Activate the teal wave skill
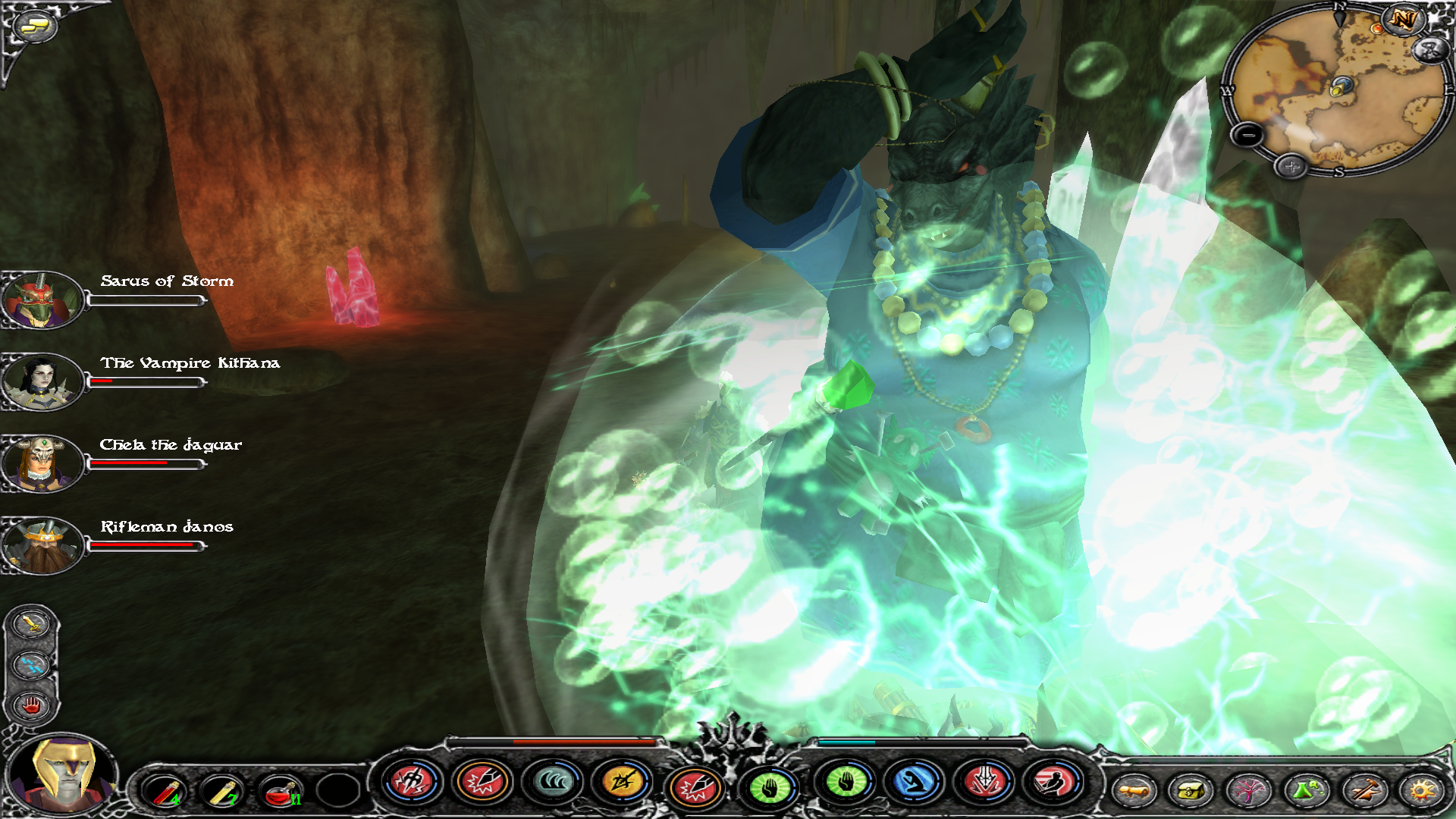 [553, 782]
